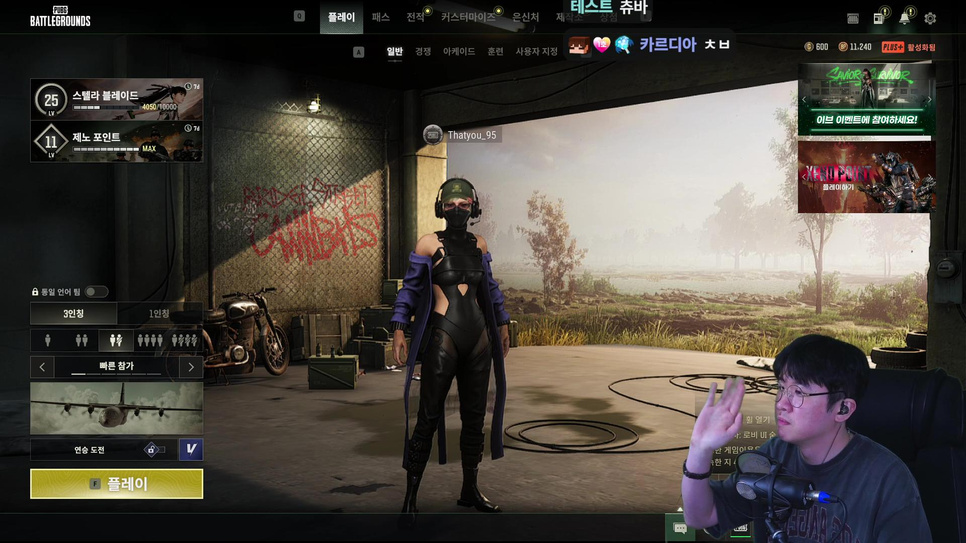Viewport: 966px width, 543px height.
Task: Select 3인칭 perspective
Action: [x=73, y=314]
